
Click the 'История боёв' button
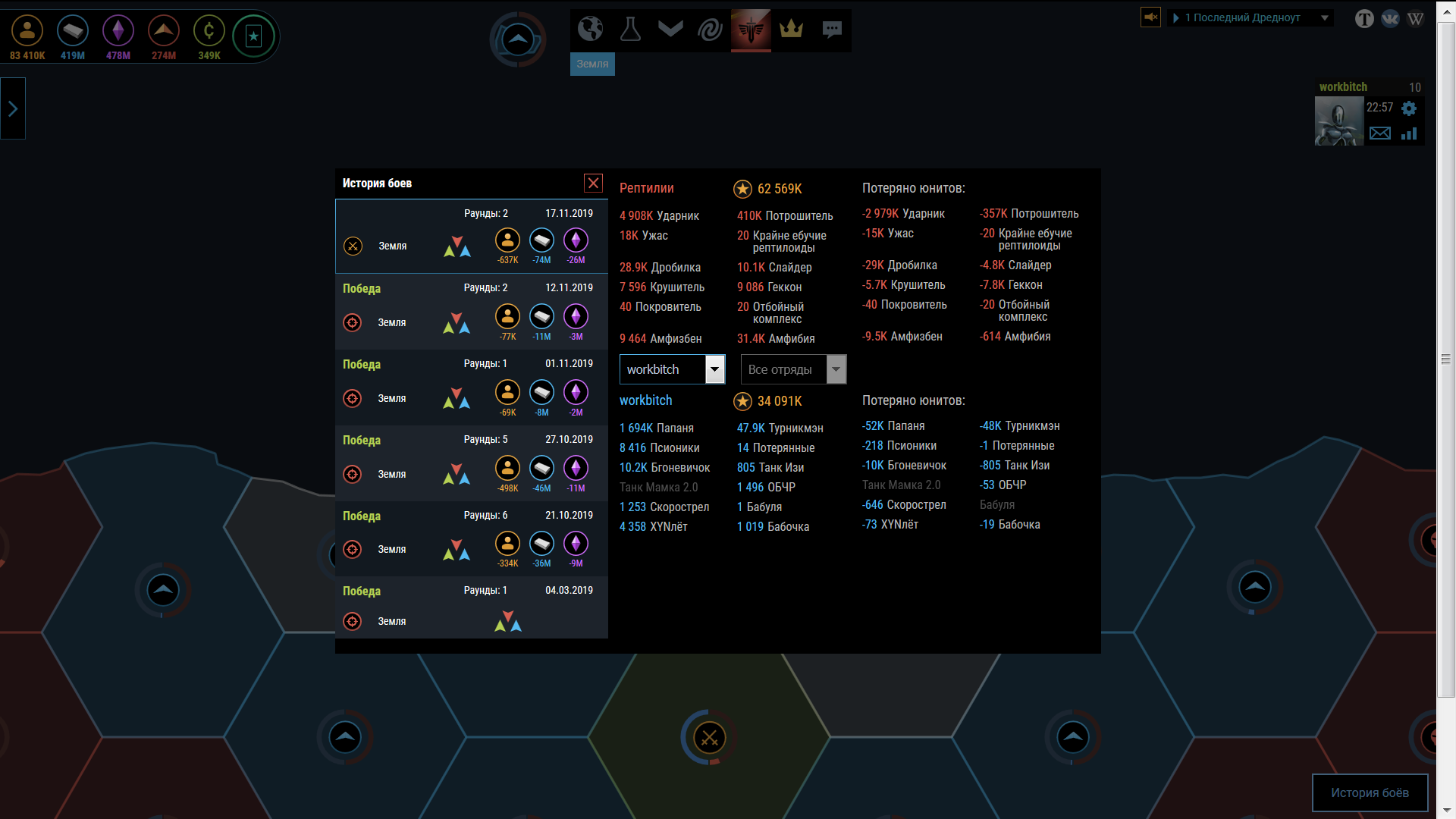point(1370,792)
